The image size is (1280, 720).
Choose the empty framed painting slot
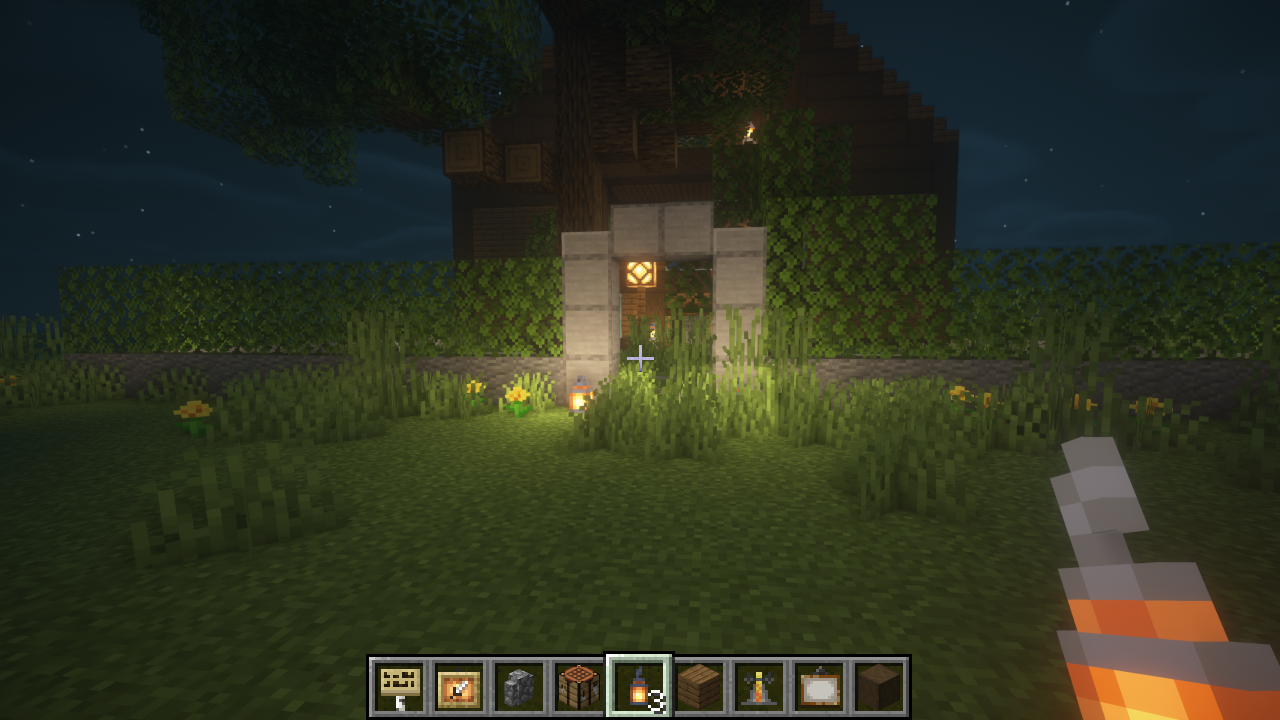pyautogui.click(x=819, y=687)
